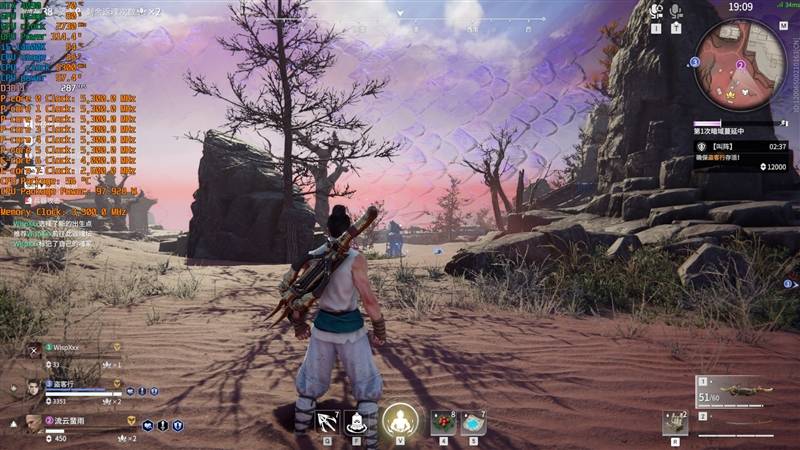Select the repair kit item slot

pos(675,423)
